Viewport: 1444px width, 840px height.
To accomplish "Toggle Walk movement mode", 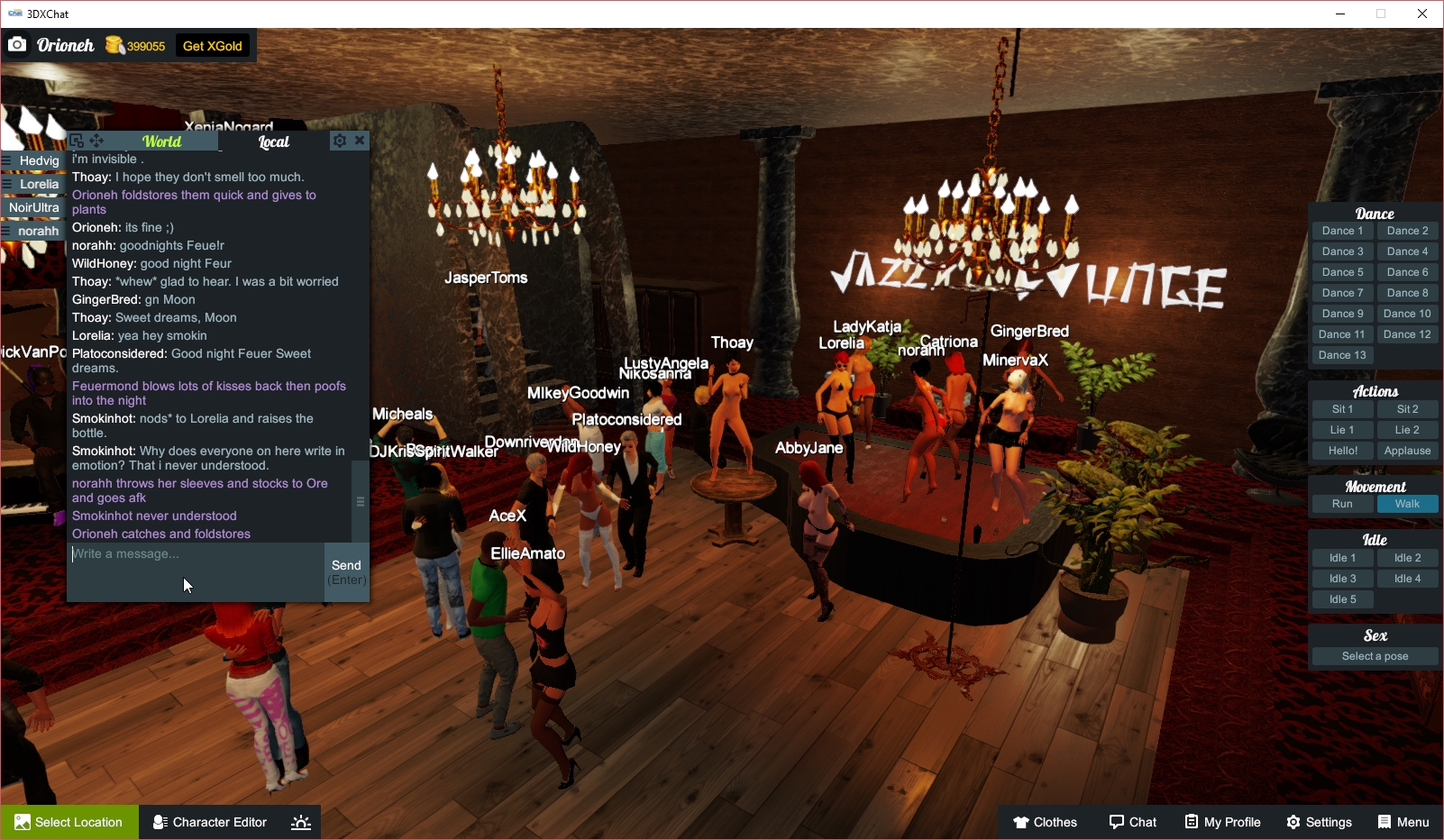I will tap(1407, 504).
